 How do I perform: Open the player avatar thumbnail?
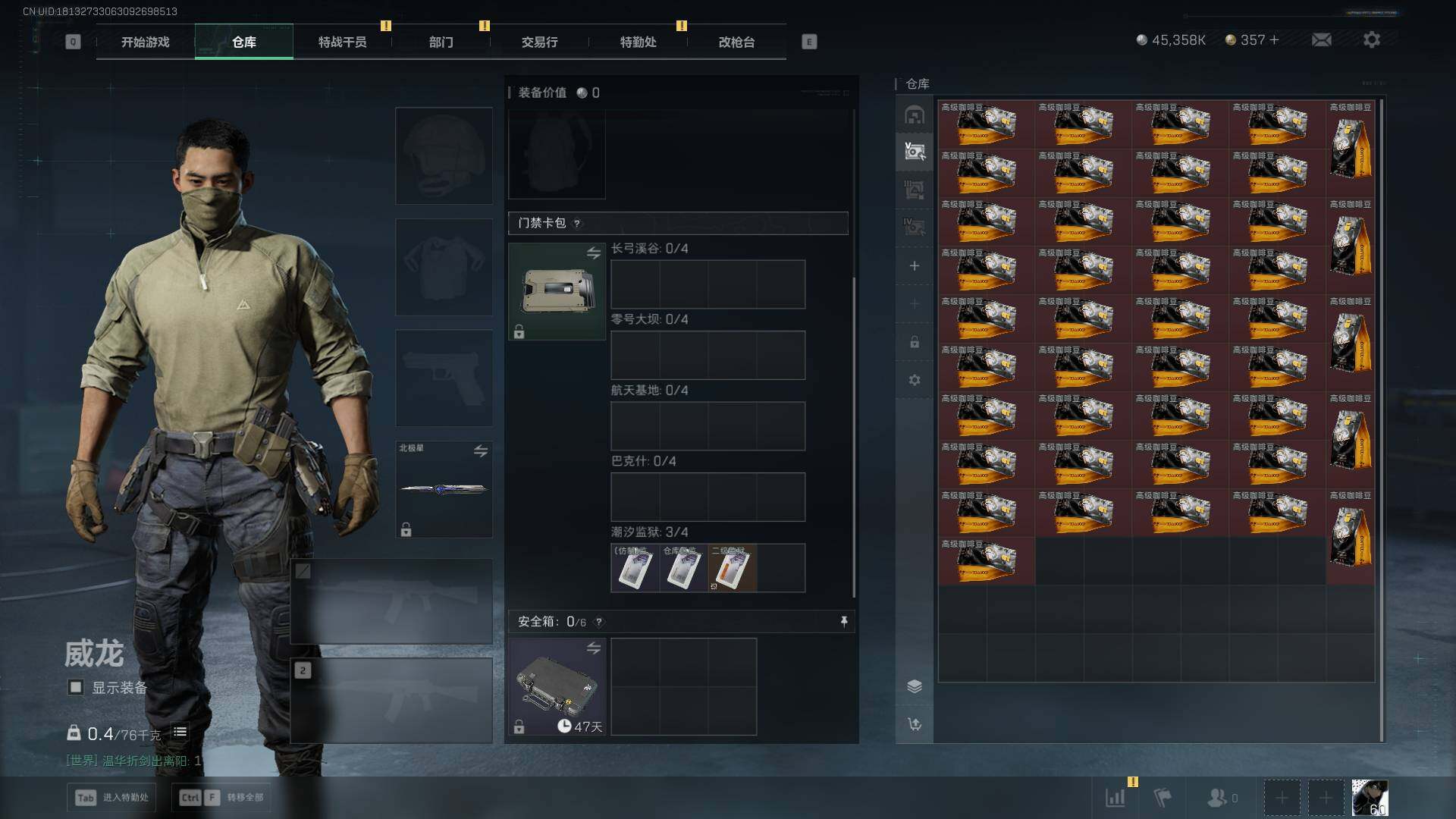(1370, 797)
